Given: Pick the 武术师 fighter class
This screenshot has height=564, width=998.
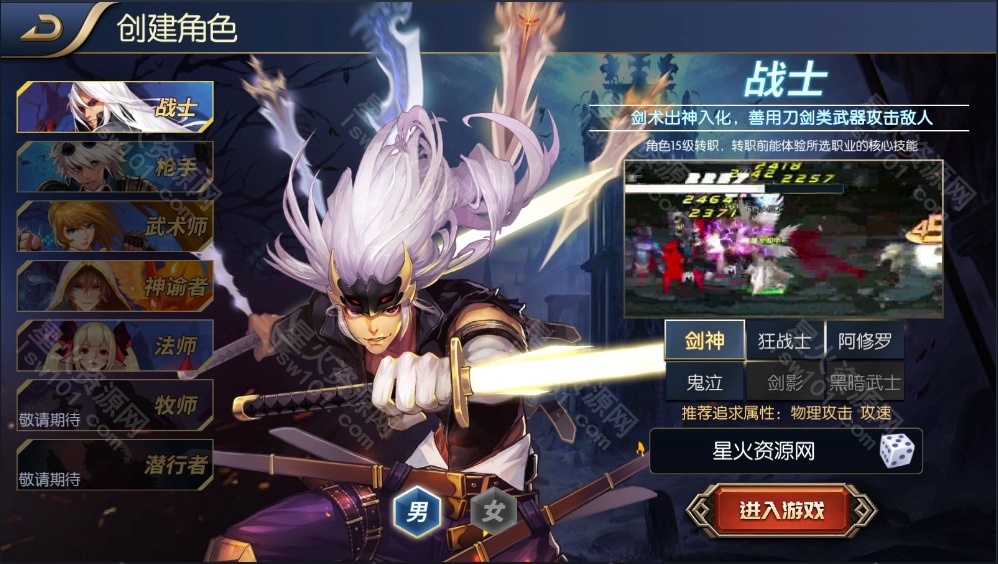Looking at the screenshot, I should pos(115,226).
